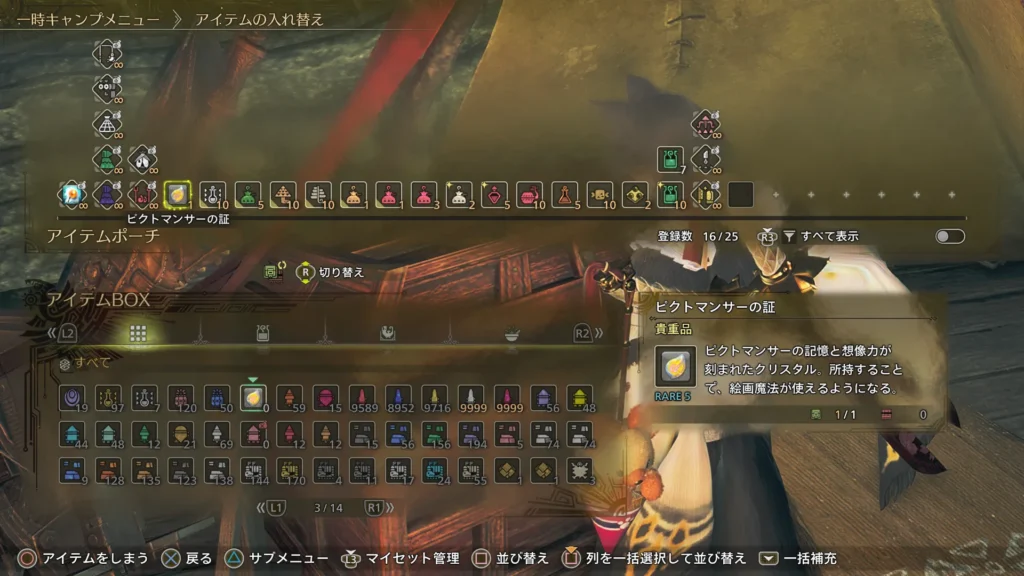Open the mortar bowl category tab

pos(511,334)
